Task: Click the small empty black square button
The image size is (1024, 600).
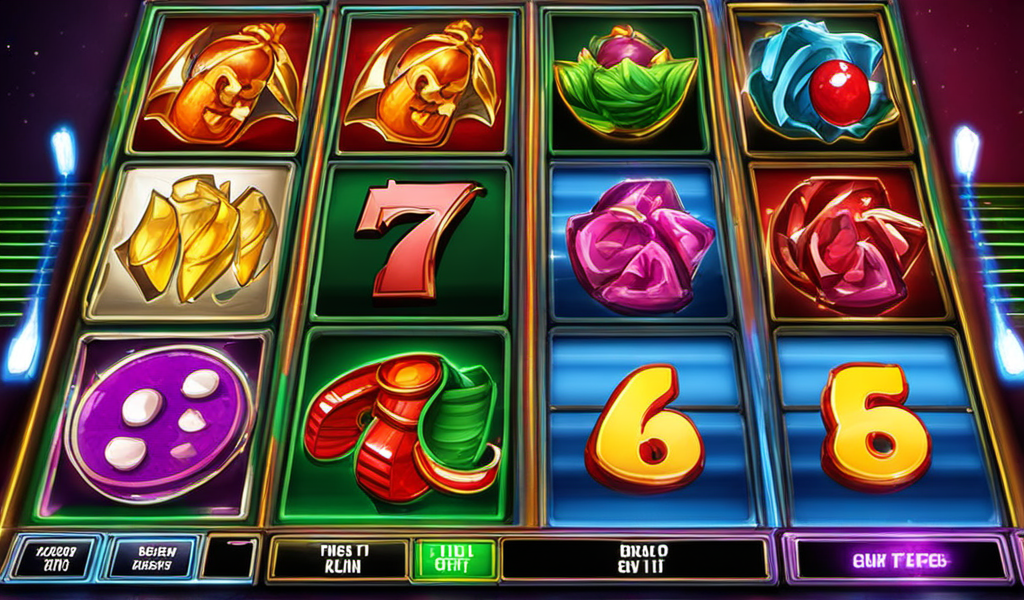Action: coord(228,558)
